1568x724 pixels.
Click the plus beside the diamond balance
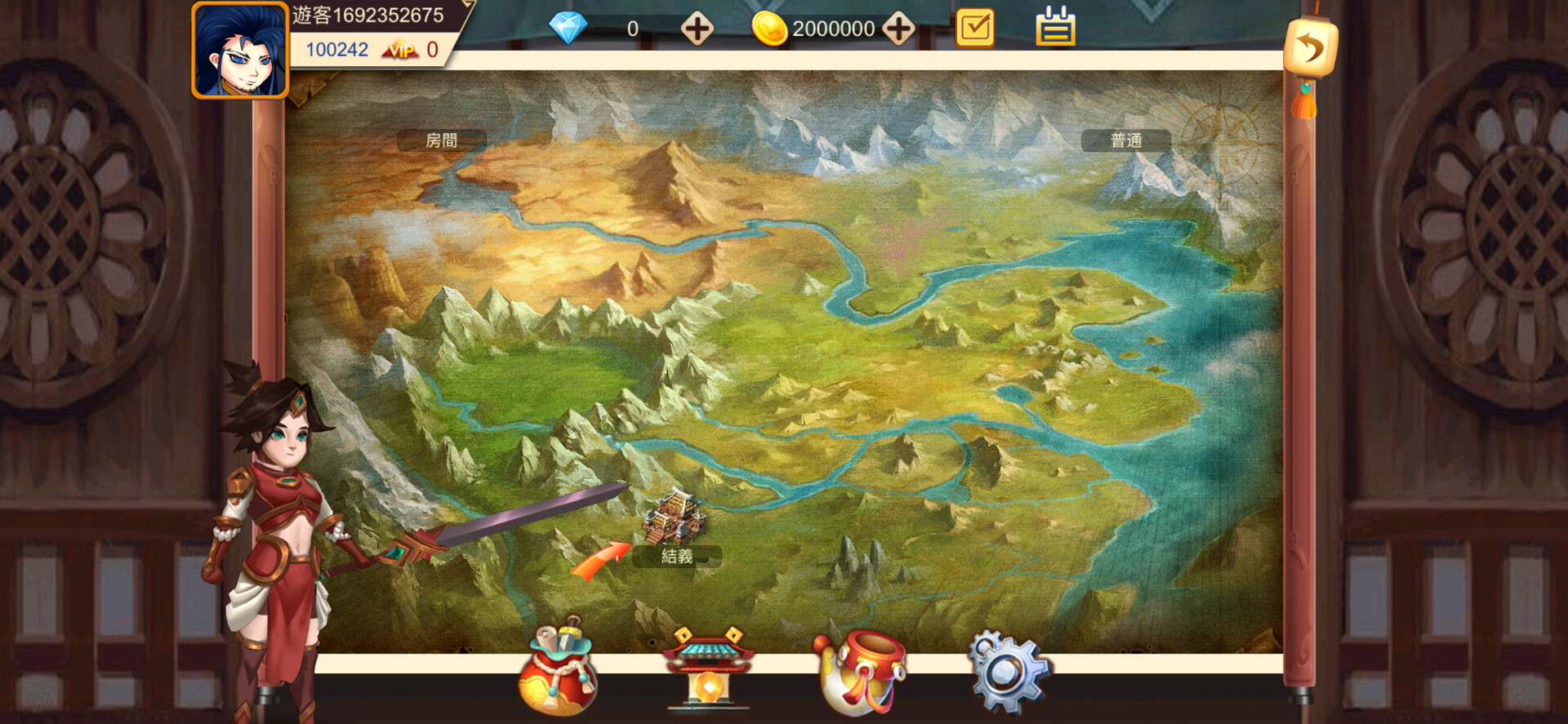click(696, 27)
